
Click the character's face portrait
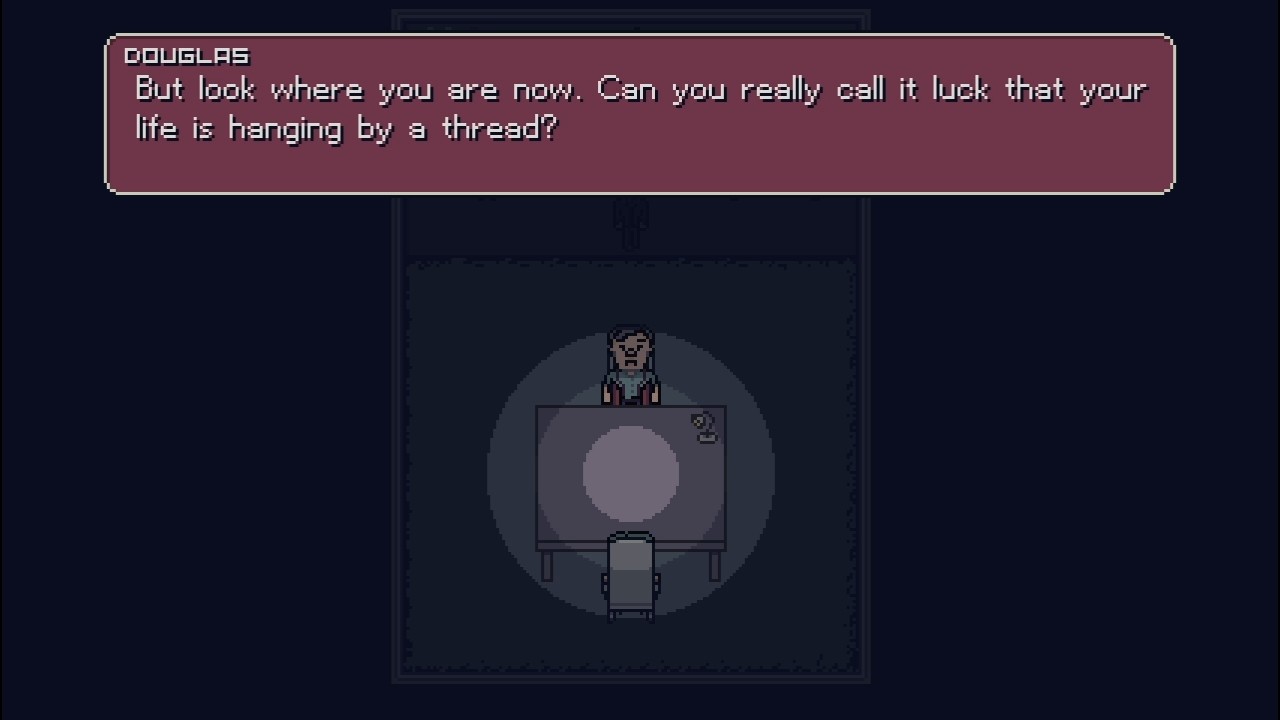pyautogui.click(x=630, y=348)
